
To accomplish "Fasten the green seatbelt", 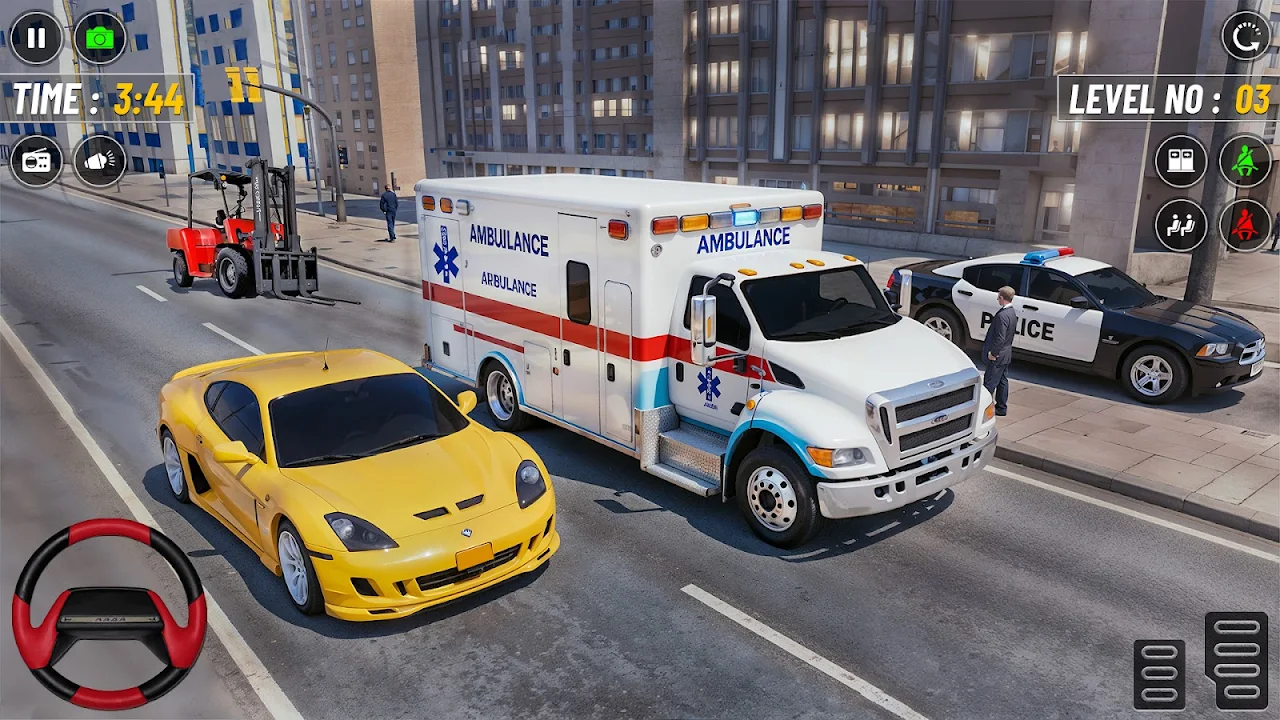I will [x=1245, y=161].
